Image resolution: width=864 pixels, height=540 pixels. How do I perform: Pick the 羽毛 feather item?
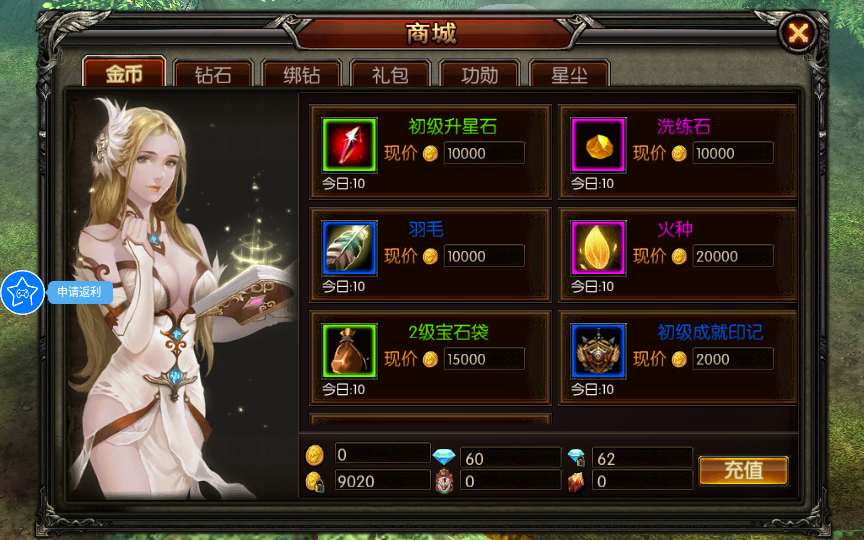[350, 248]
